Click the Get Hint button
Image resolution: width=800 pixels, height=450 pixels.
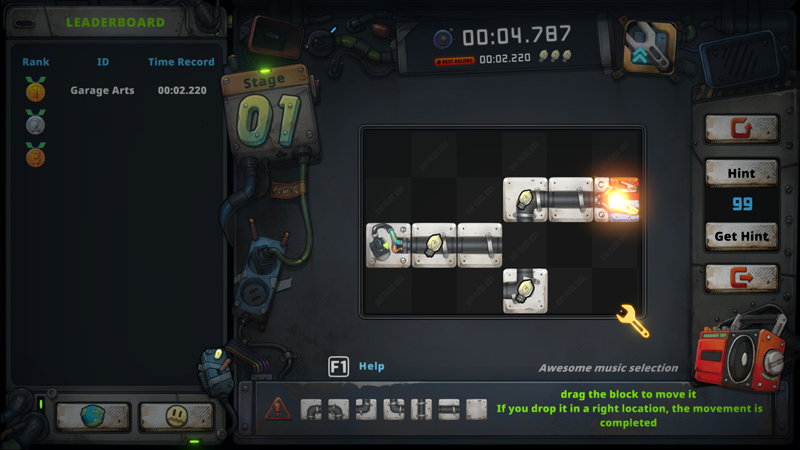coord(741,237)
